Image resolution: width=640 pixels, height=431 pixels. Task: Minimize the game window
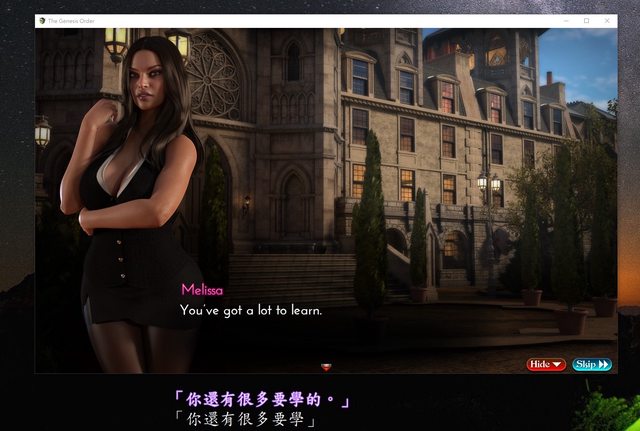[x=563, y=20]
